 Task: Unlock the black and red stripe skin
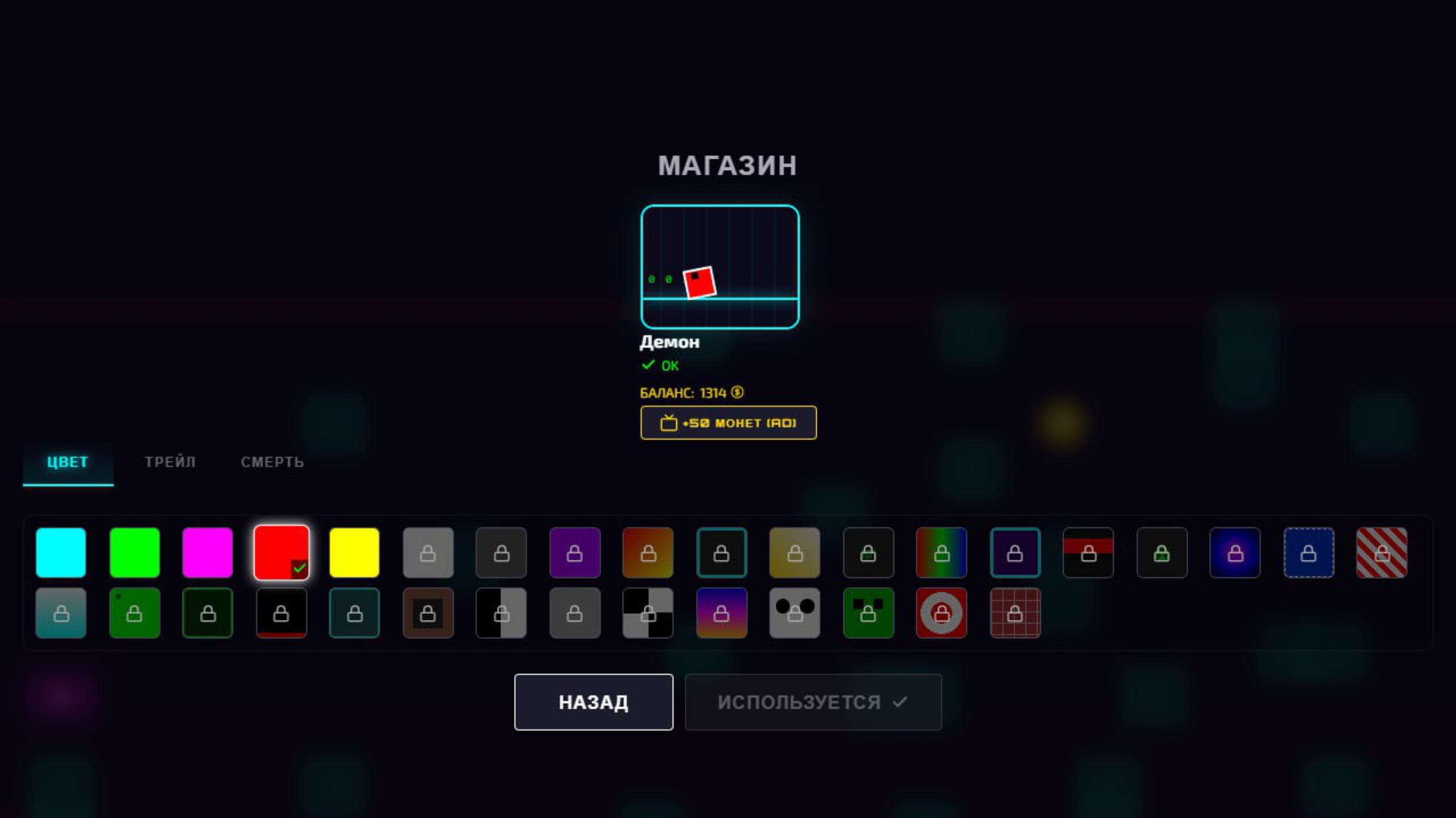[x=1088, y=552]
